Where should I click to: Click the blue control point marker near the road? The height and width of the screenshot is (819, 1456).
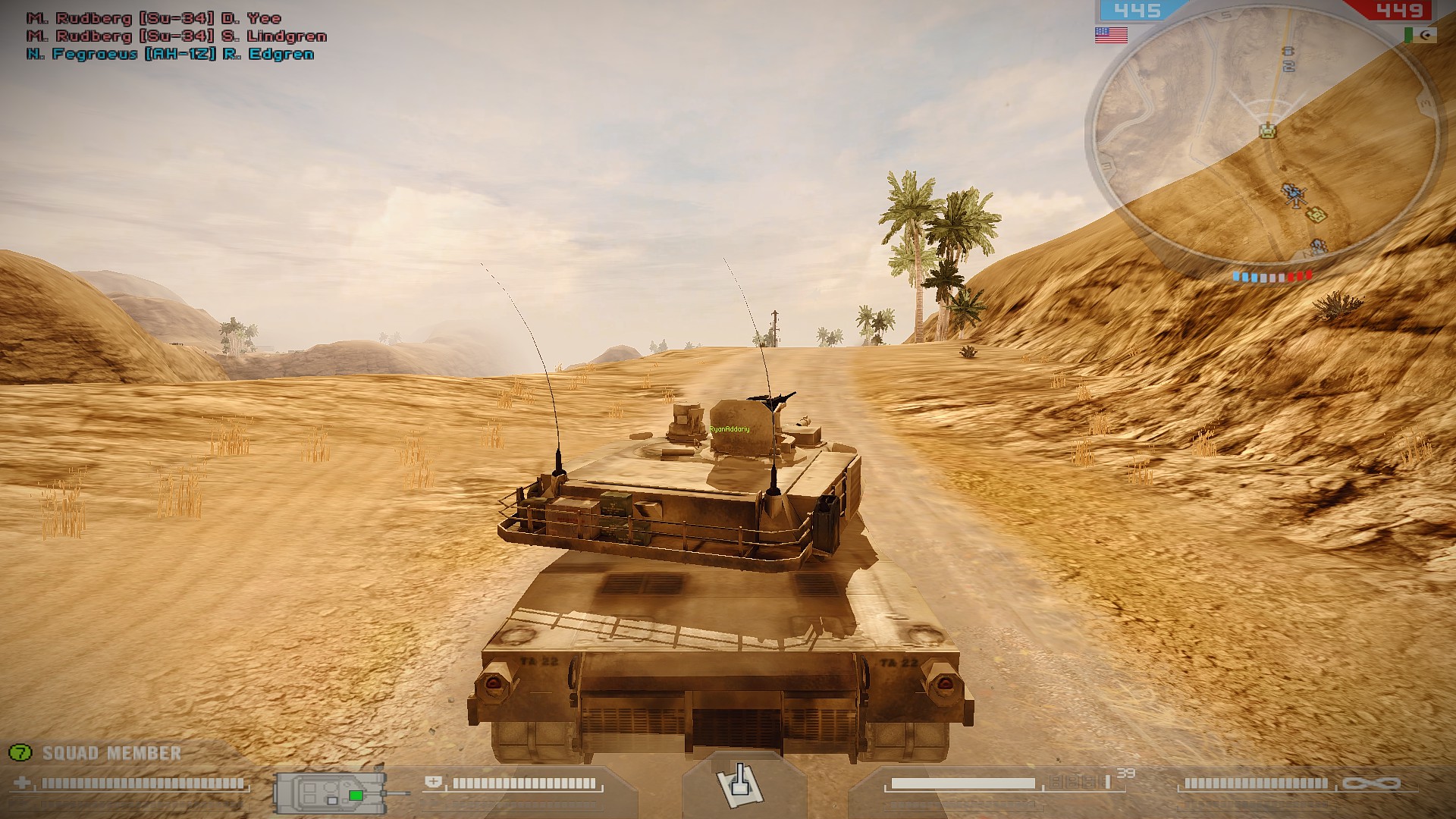[1288, 50]
